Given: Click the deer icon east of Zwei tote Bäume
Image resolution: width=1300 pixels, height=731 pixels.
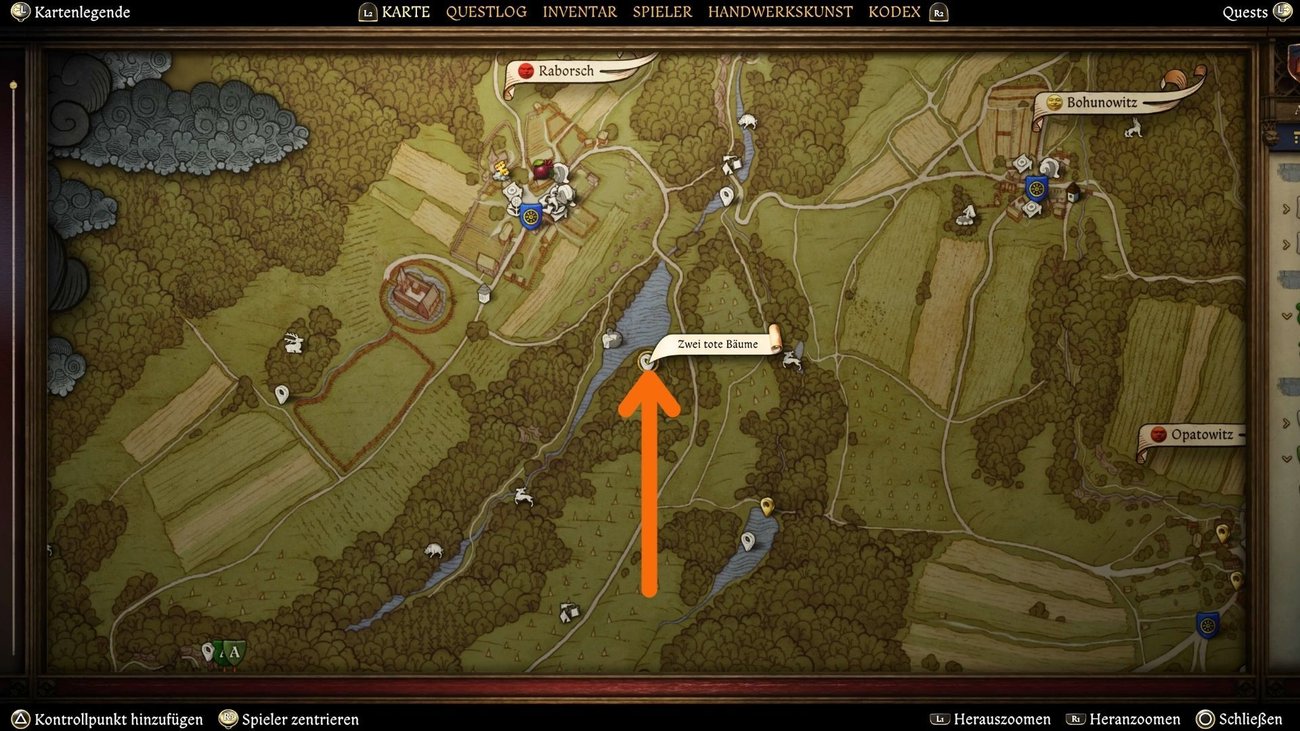Looking at the screenshot, I should point(792,358).
